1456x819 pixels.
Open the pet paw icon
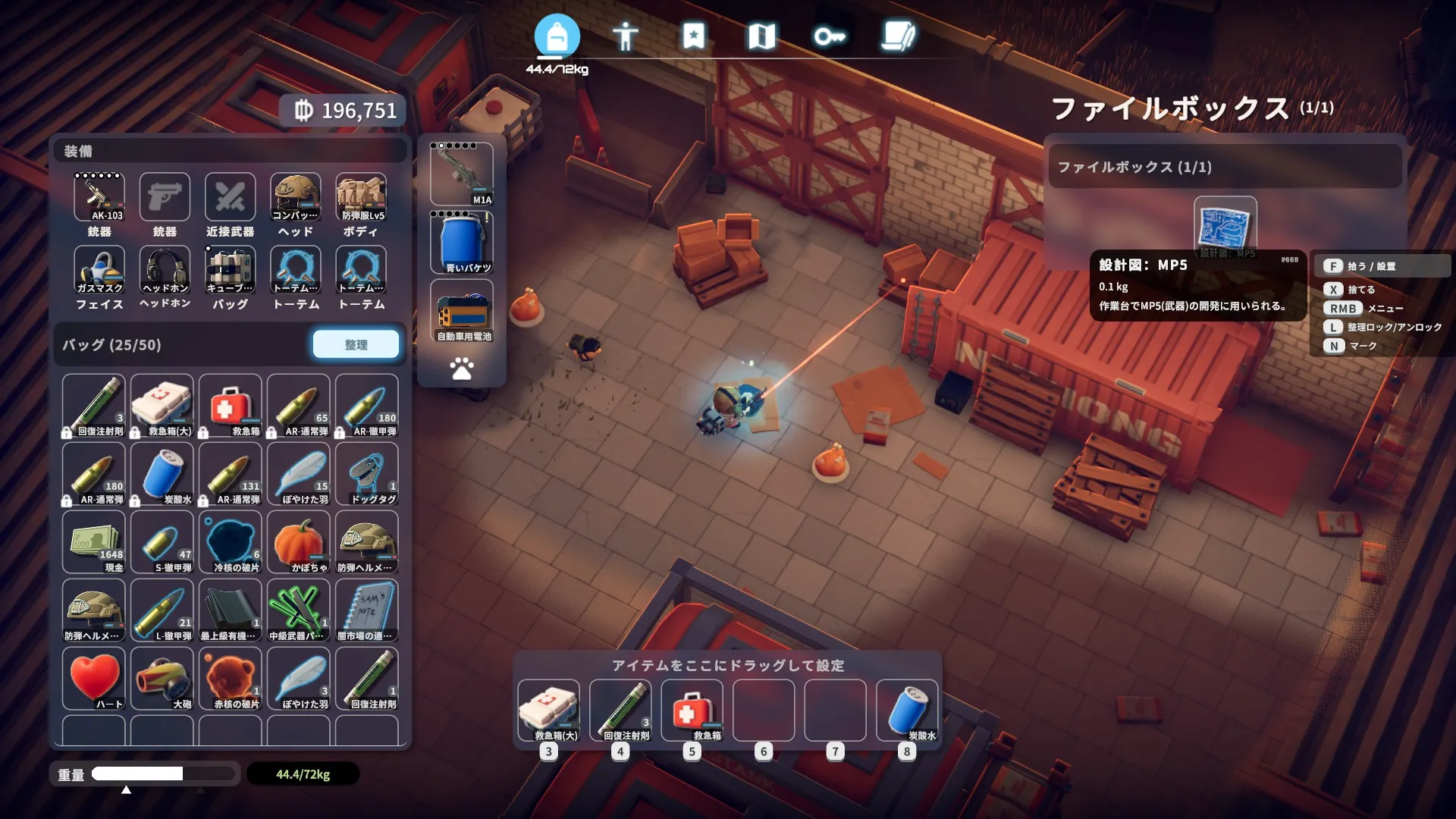coord(462,369)
